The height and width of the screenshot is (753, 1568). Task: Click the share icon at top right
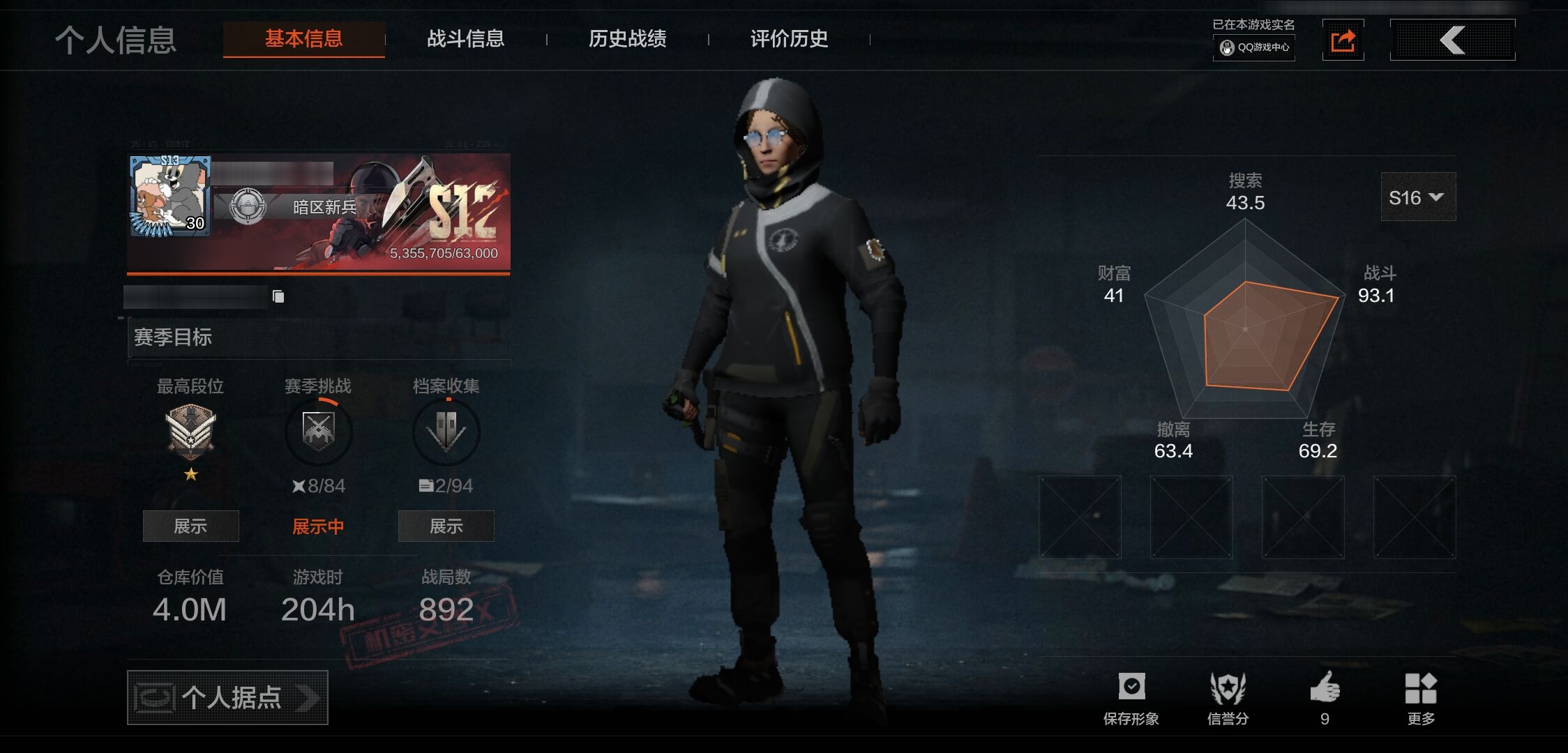[1343, 40]
